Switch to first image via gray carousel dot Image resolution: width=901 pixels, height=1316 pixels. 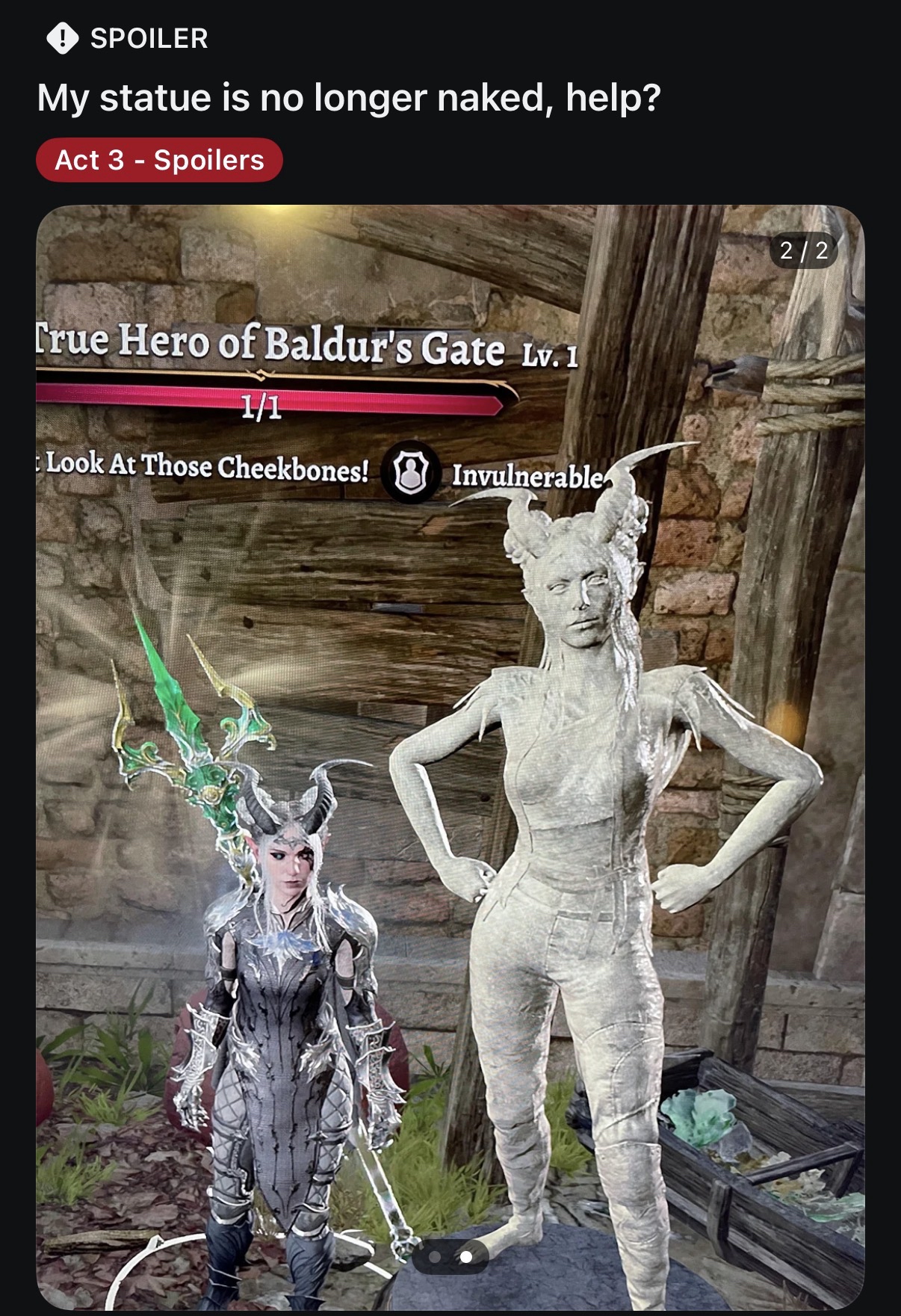[x=436, y=1257]
